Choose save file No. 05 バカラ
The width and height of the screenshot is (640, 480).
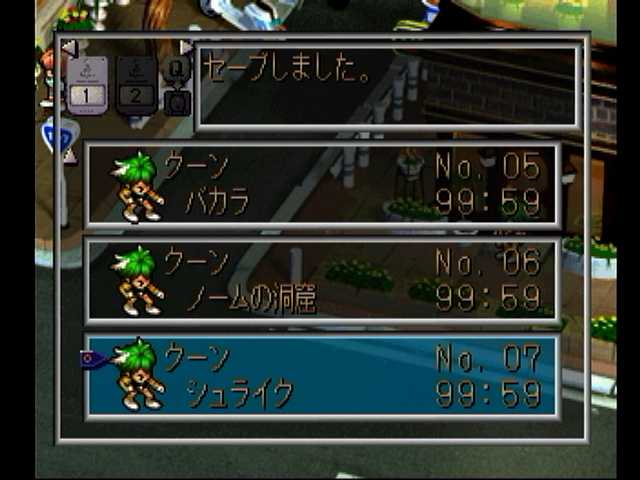tap(322, 185)
